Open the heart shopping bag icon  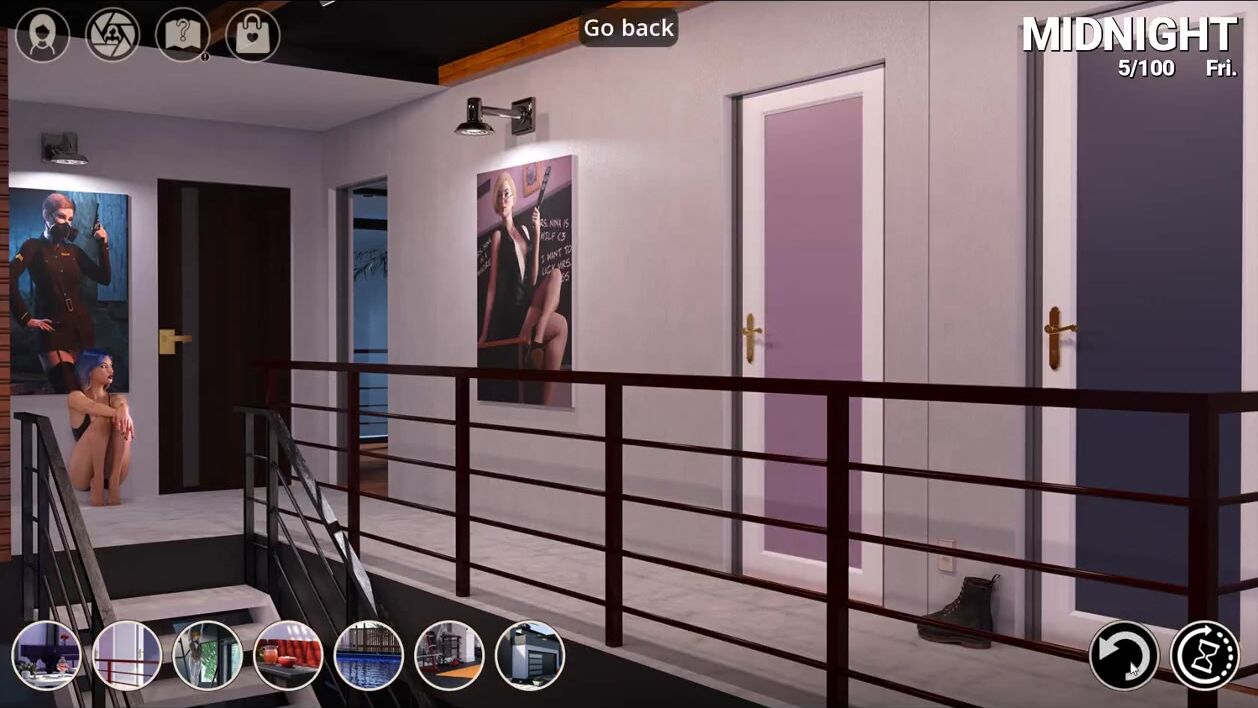(x=252, y=36)
